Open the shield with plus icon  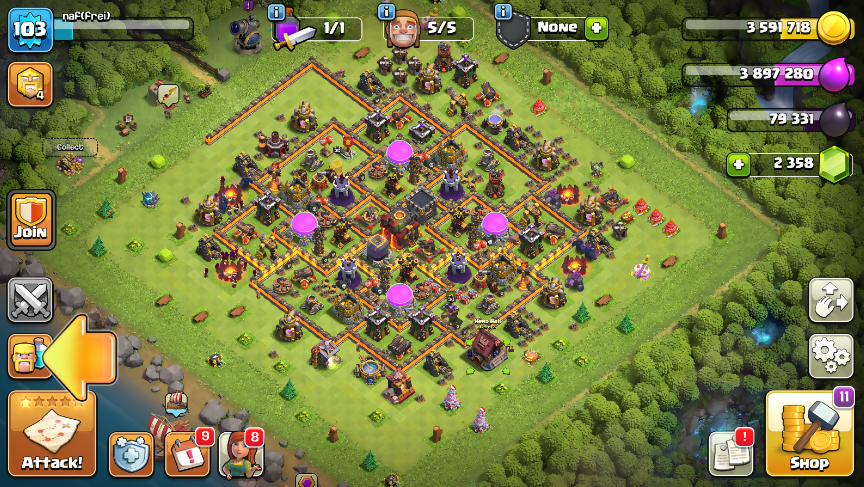coord(130,454)
